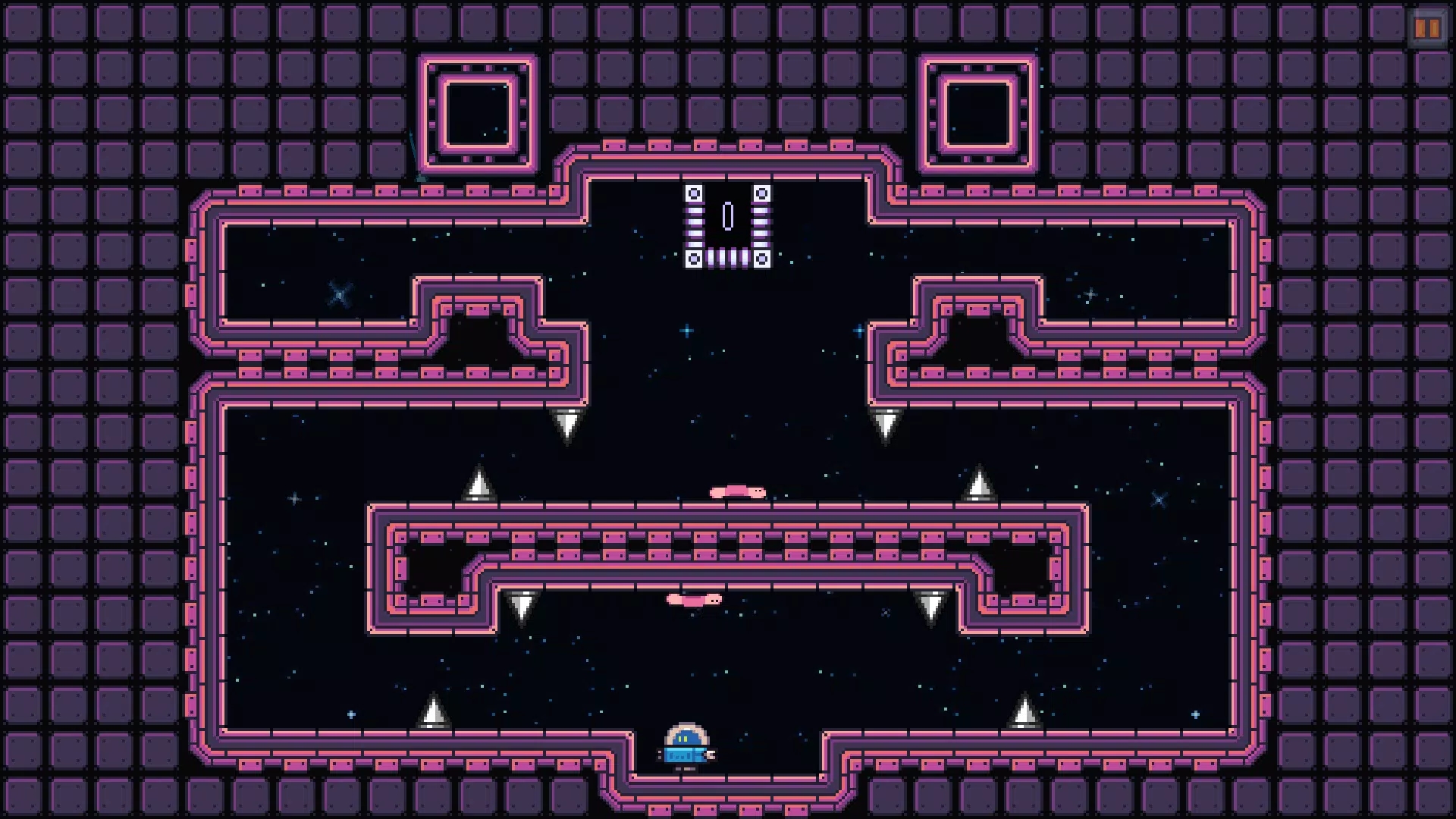Pause the game with the top-right button
Screen dimensions: 1456x819
1426,29
